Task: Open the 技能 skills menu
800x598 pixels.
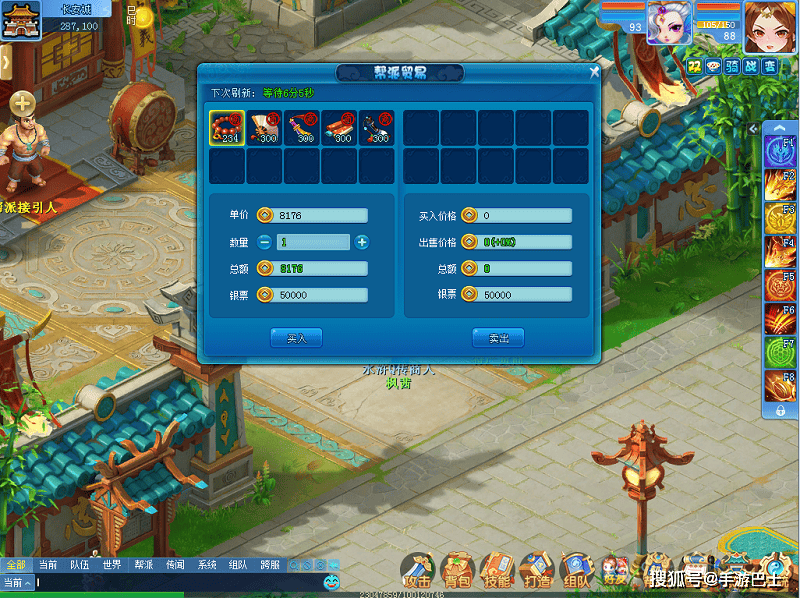Action: click(x=496, y=570)
